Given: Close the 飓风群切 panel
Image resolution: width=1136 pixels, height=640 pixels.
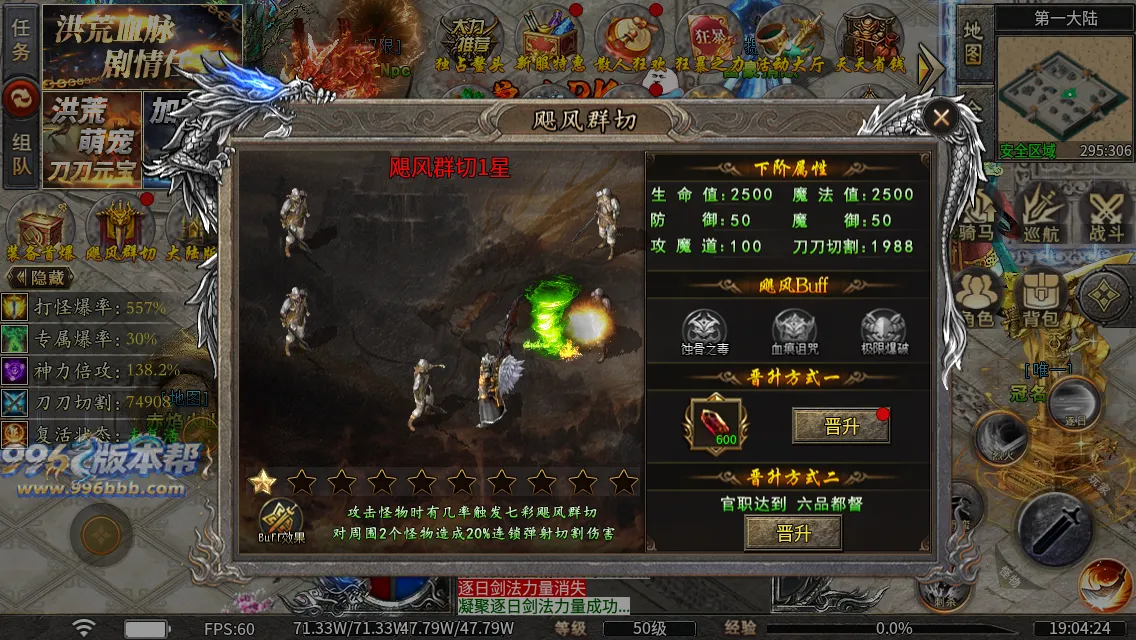Looking at the screenshot, I should click(940, 118).
